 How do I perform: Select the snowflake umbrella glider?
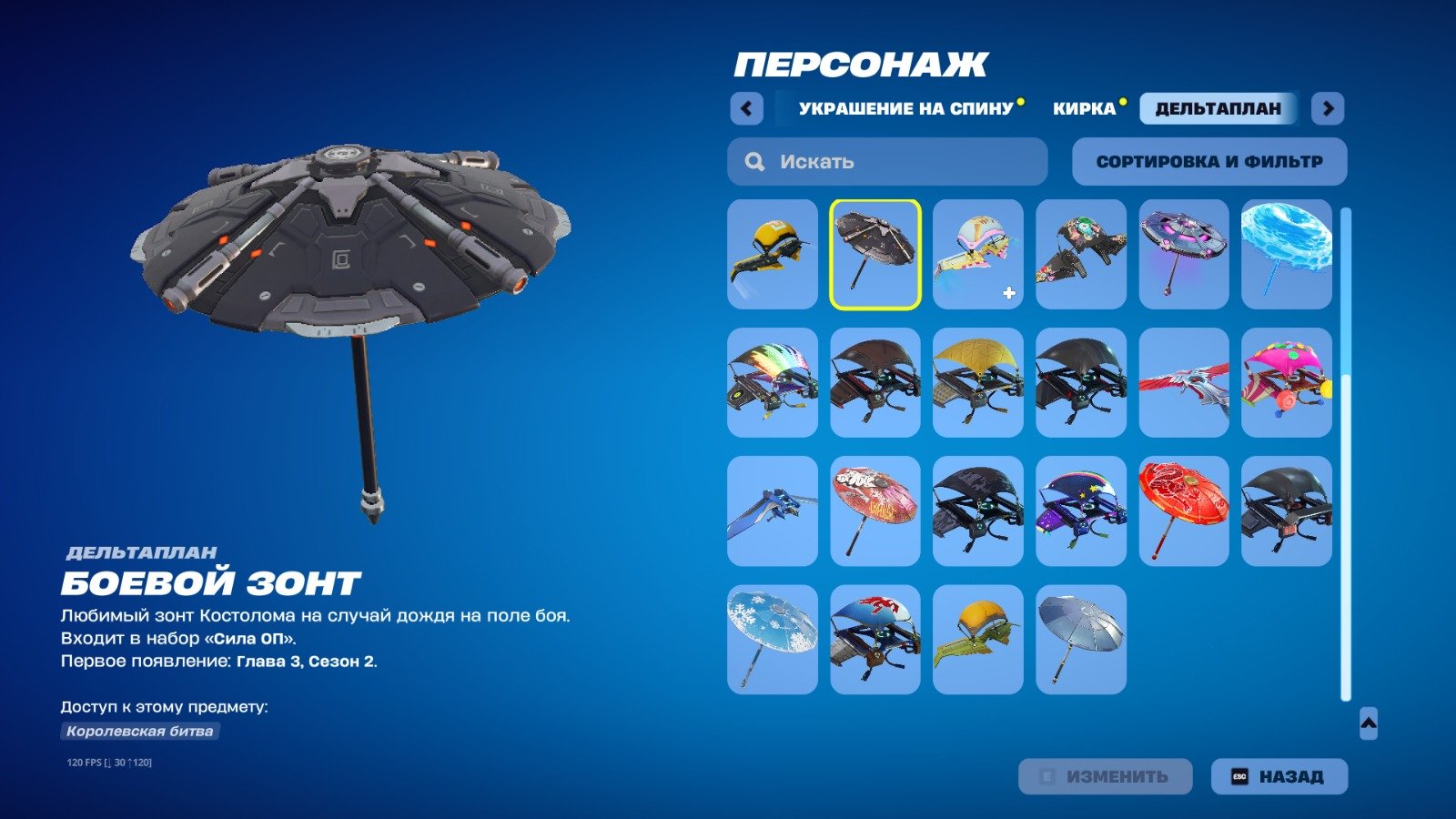point(772,637)
